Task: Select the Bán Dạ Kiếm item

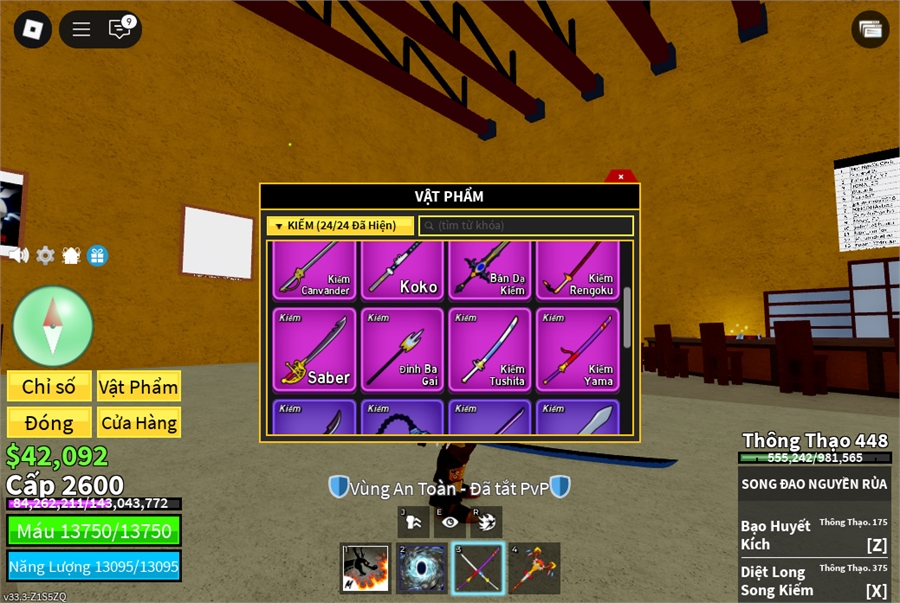Action: (490, 269)
